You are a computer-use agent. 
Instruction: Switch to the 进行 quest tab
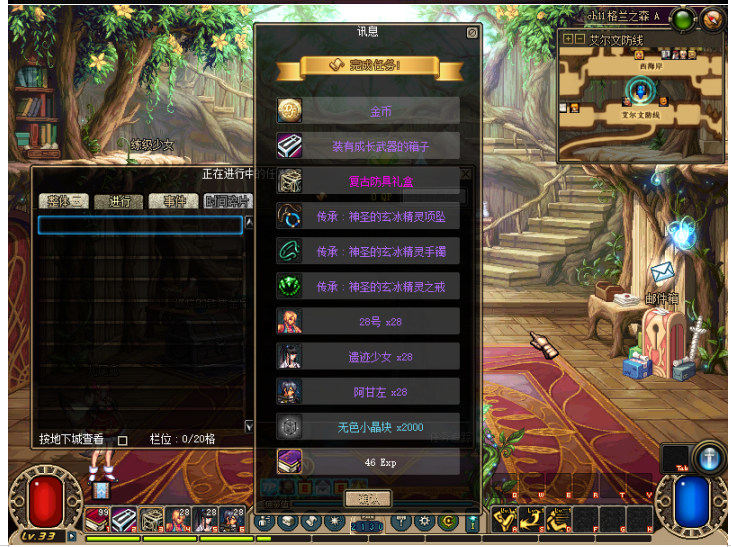(x=119, y=202)
